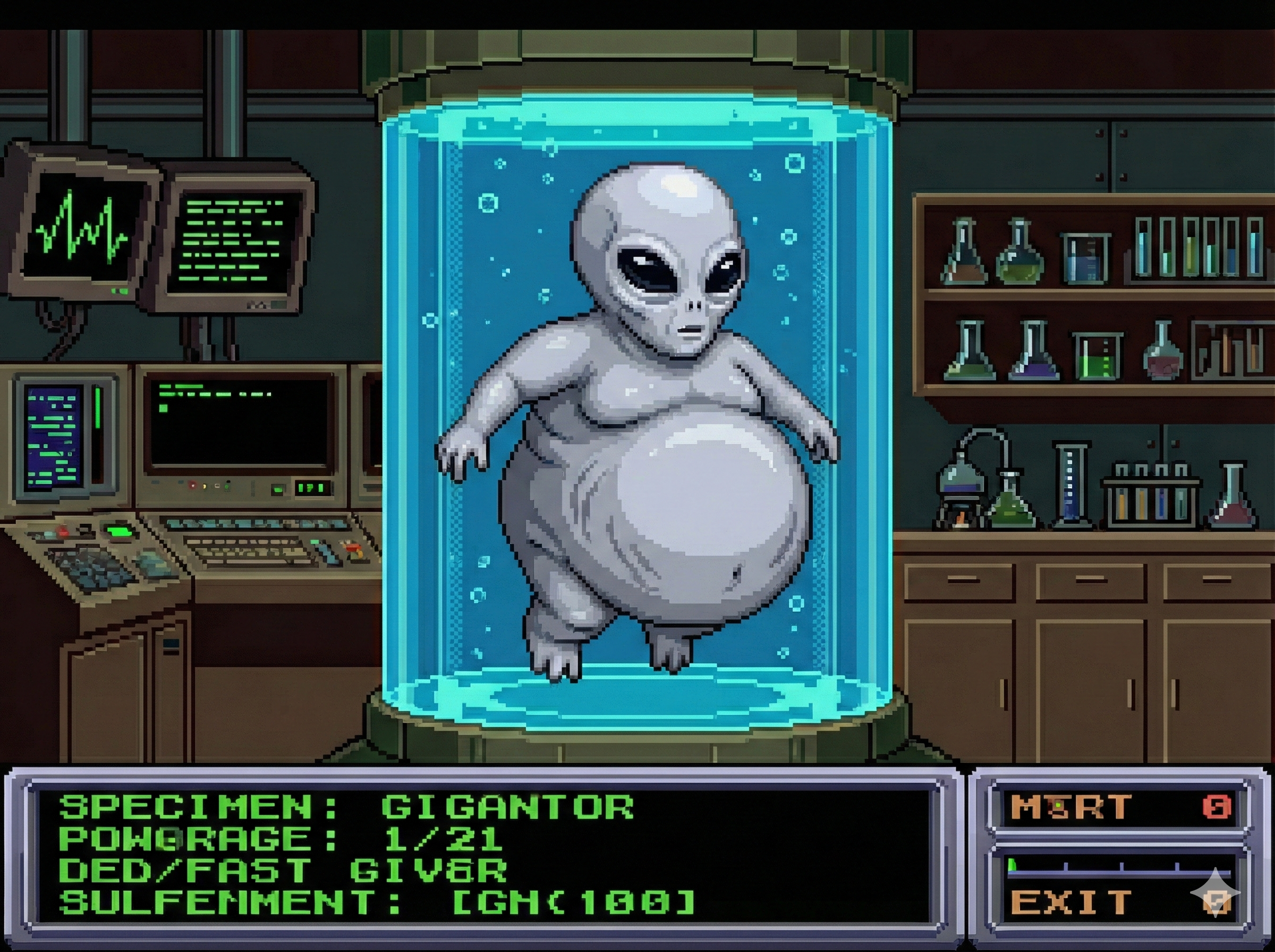1275x952 pixels.
Task: Click the EXIT button
Action: pos(1072,903)
